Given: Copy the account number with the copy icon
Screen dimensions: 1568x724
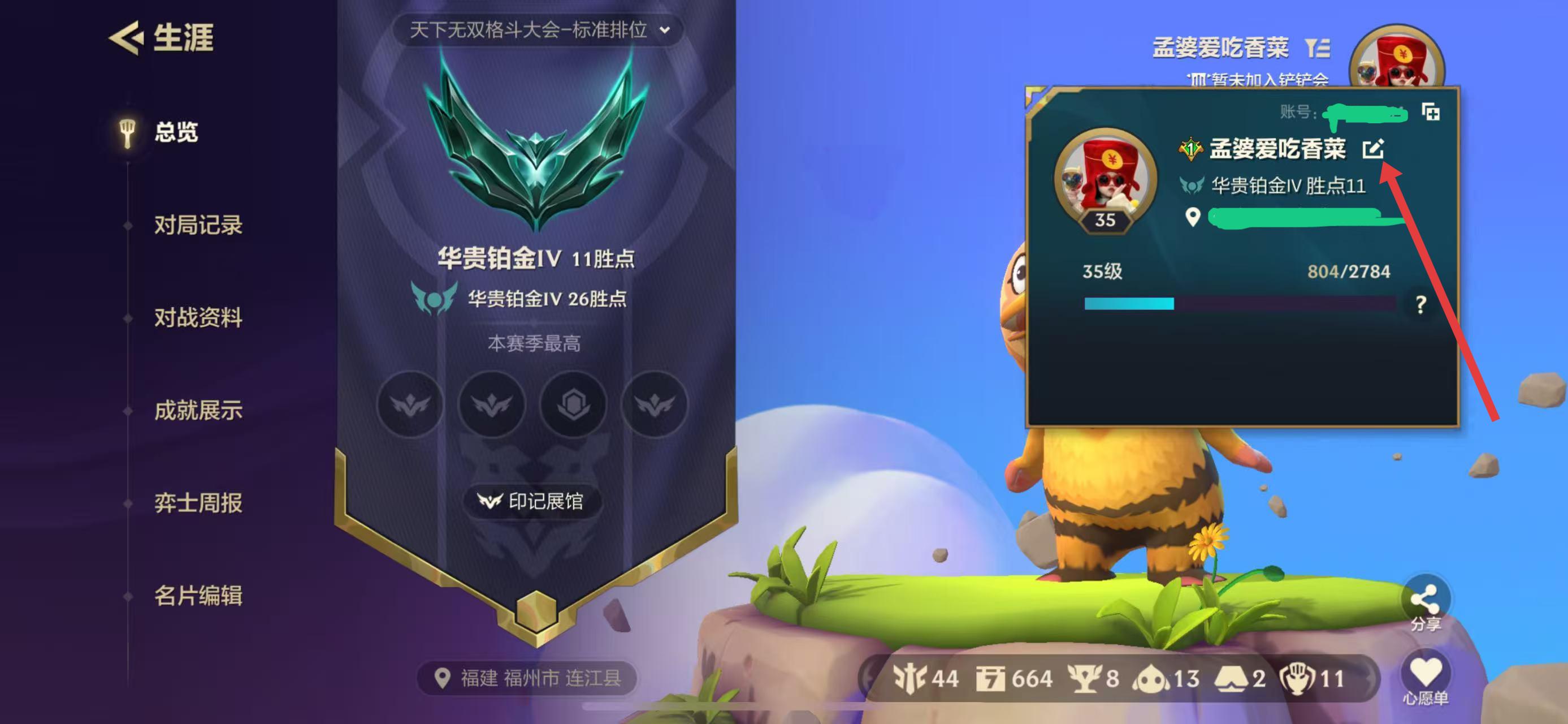Looking at the screenshot, I should point(1431,112).
